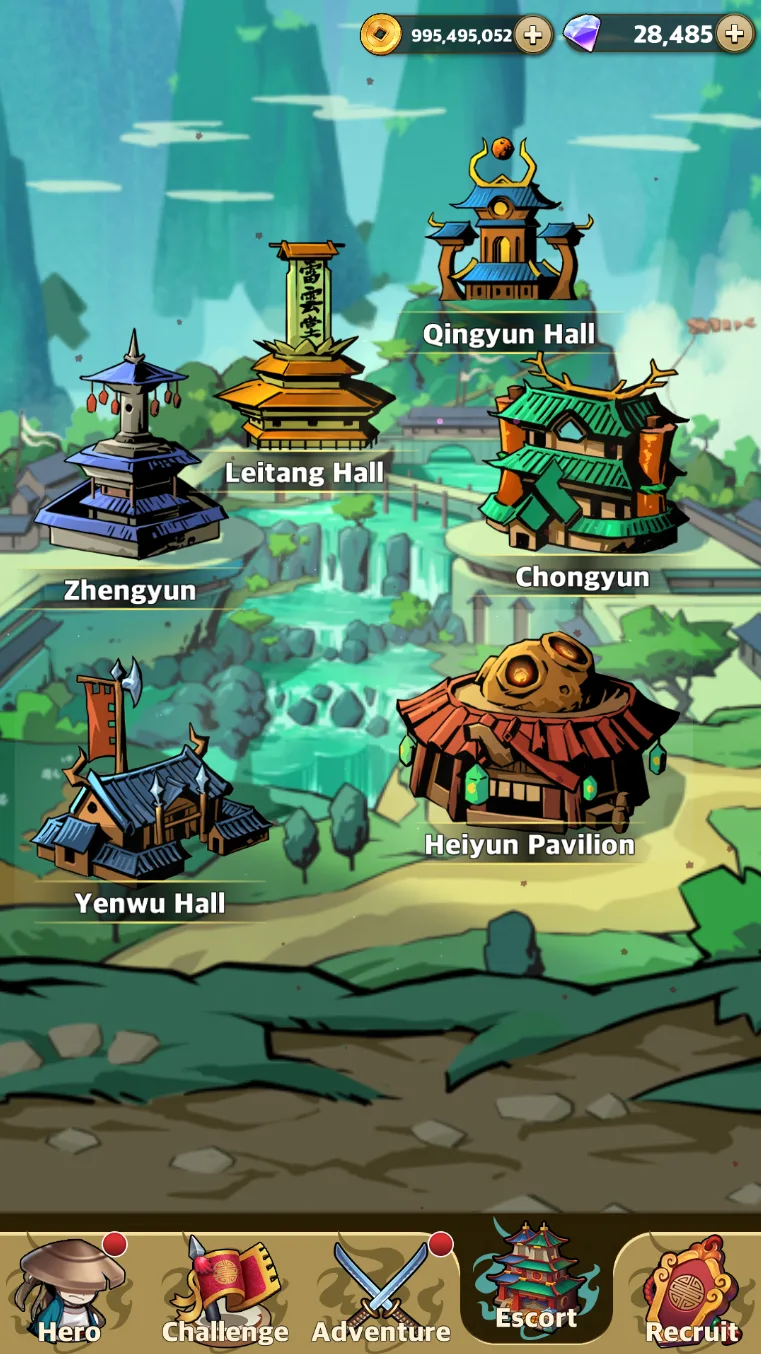The width and height of the screenshot is (761, 1354).
Task: Visit the Chongyun building
Action: click(582, 470)
